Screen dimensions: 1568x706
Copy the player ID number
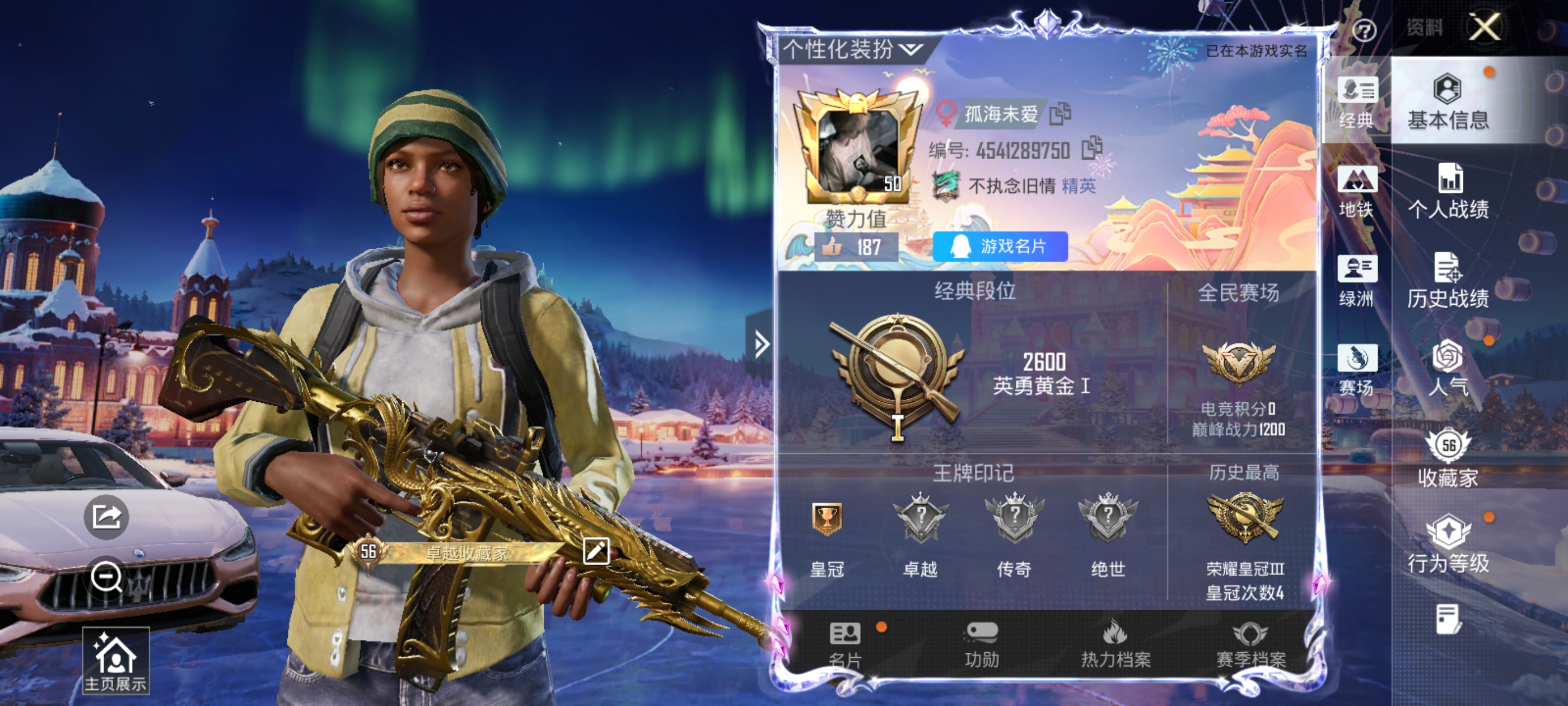click(1091, 148)
